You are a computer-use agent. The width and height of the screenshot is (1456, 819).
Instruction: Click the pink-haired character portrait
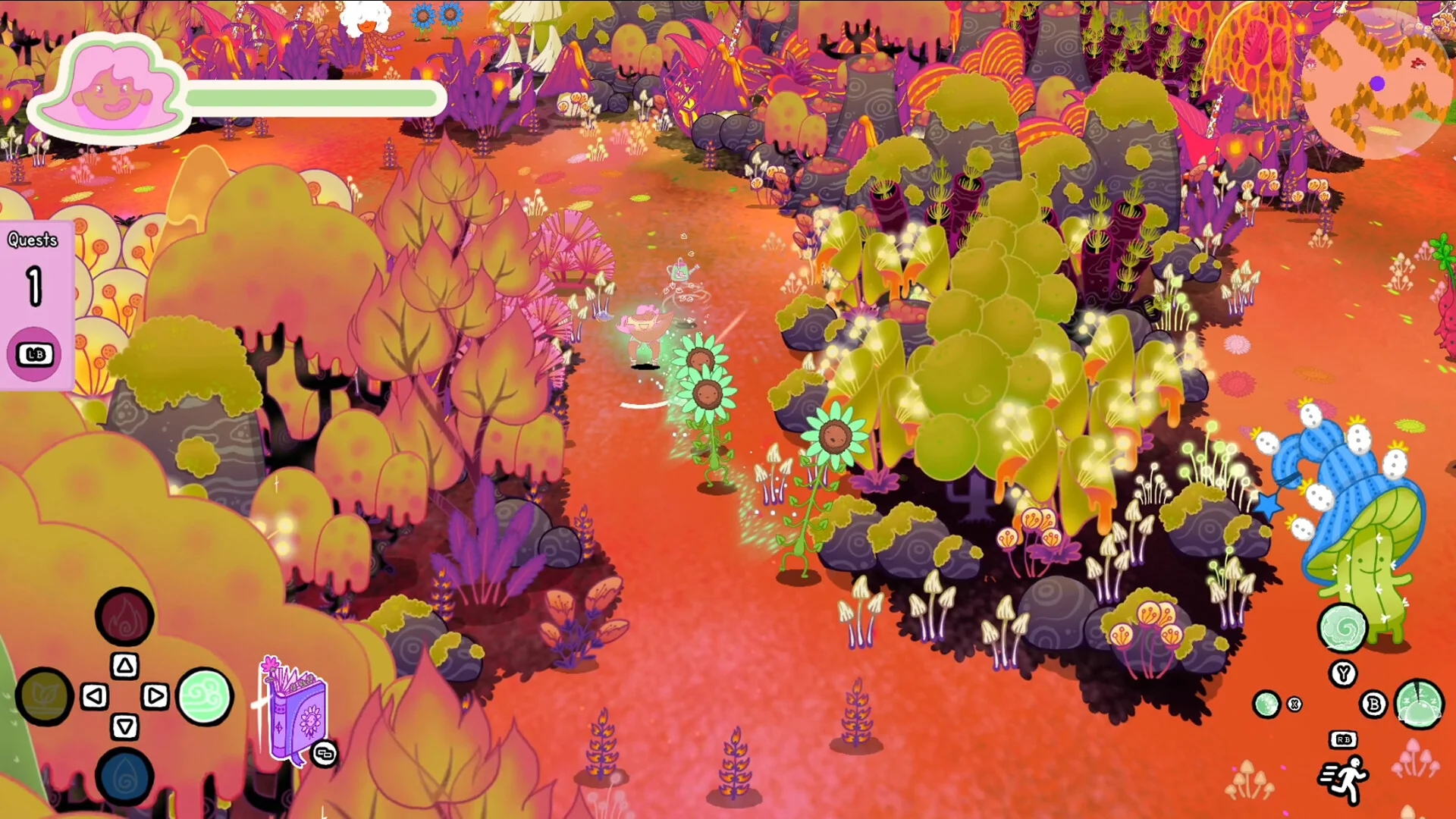coord(110,91)
